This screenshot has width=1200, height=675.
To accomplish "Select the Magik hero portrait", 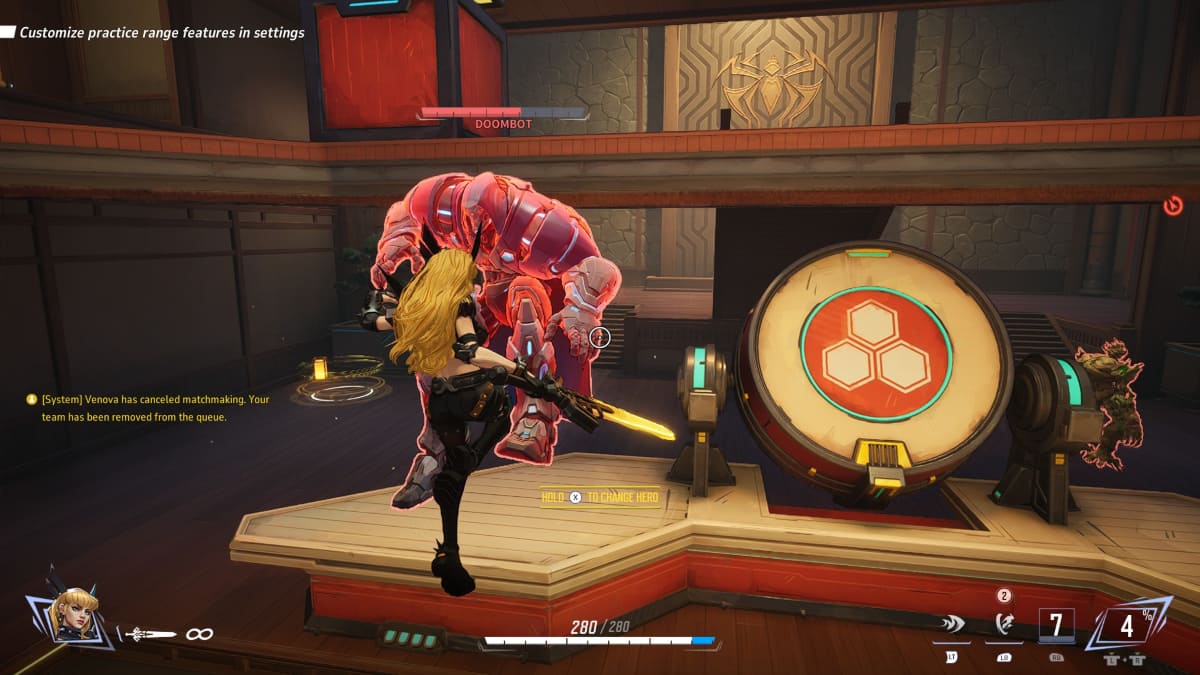I will click(x=74, y=614).
